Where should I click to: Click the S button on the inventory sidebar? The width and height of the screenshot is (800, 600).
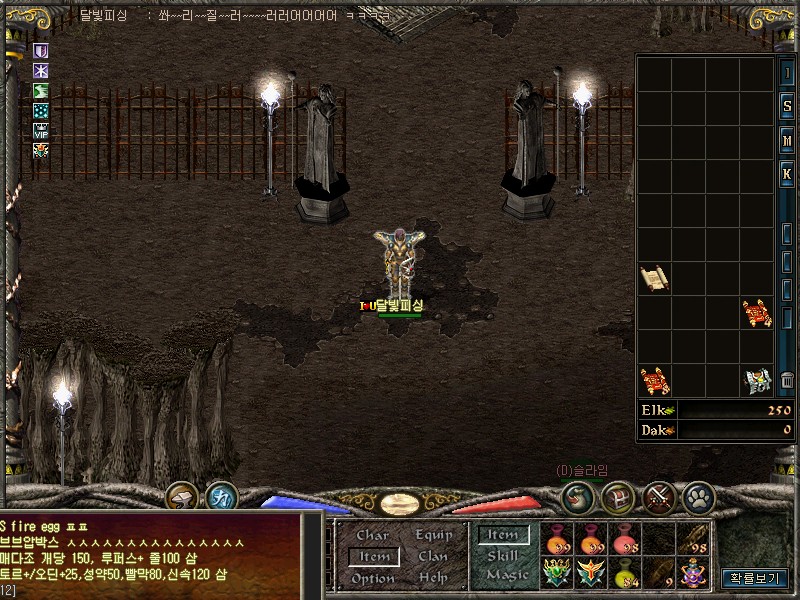tap(788, 107)
